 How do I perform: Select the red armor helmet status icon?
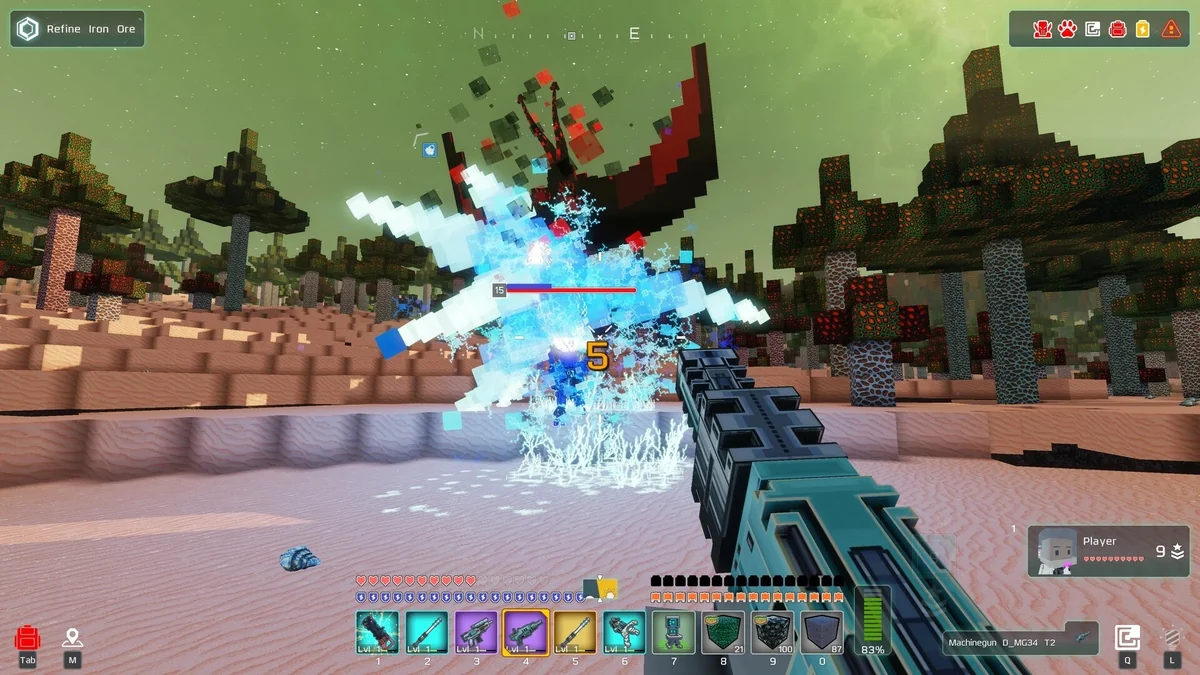pyautogui.click(x=1041, y=29)
